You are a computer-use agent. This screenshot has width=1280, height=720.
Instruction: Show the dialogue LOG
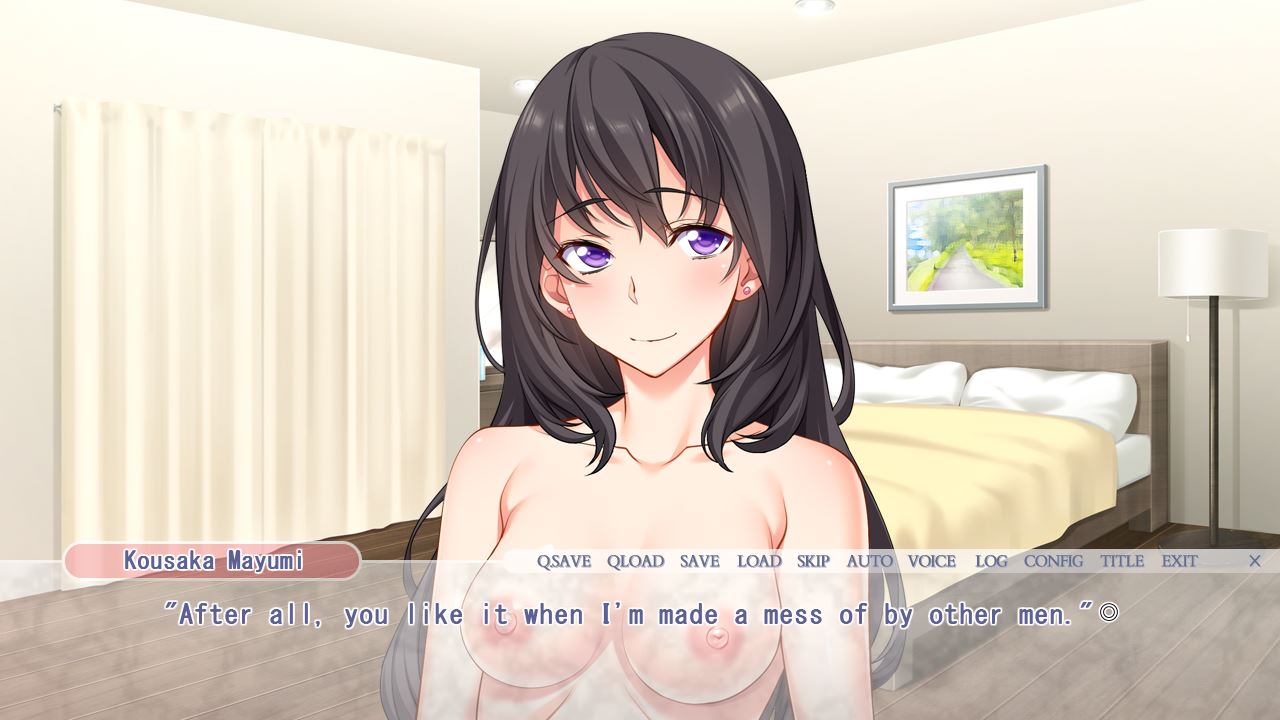(x=991, y=561)
